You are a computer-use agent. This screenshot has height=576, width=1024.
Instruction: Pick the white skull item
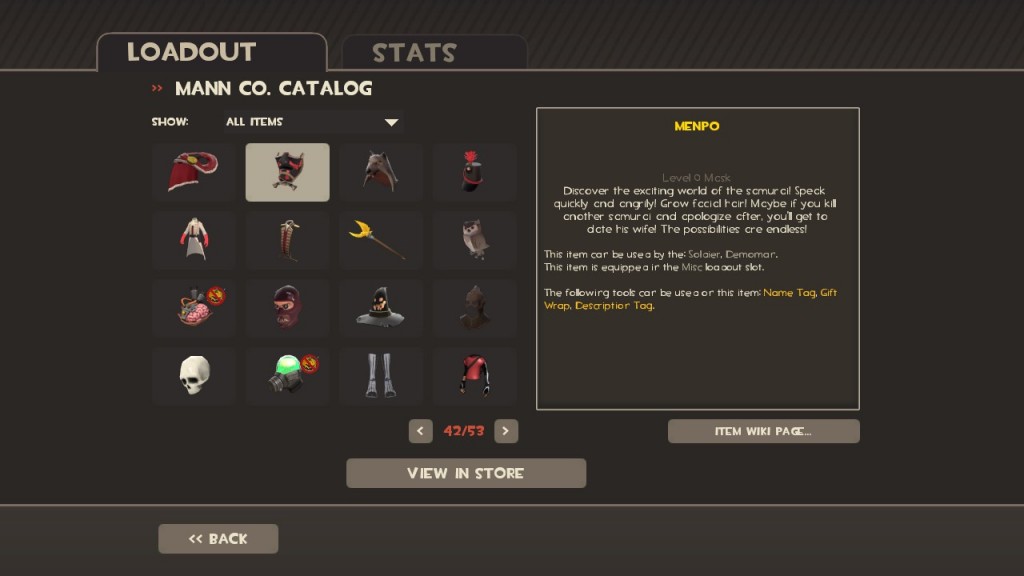point(193,376)
